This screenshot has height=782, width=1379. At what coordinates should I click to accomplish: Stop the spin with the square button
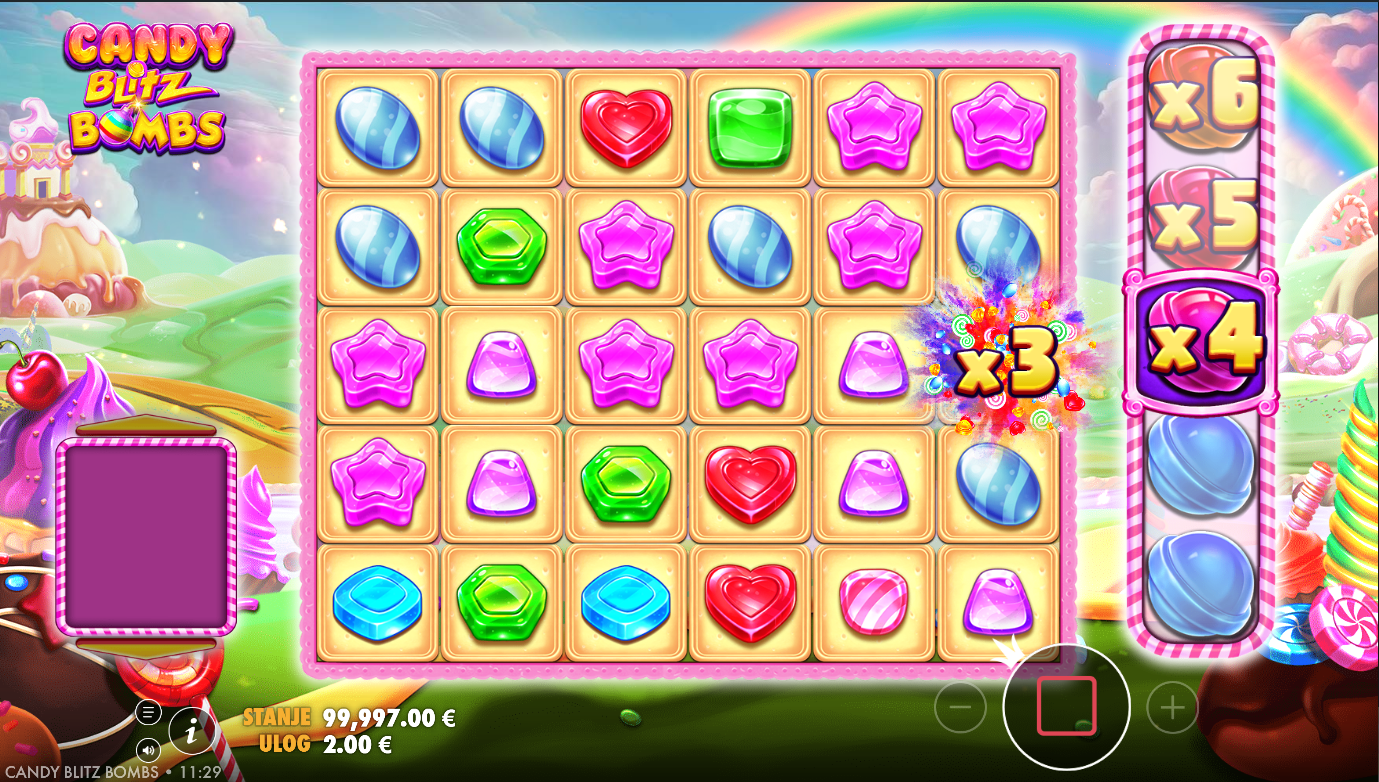(x=1066, y=707)
